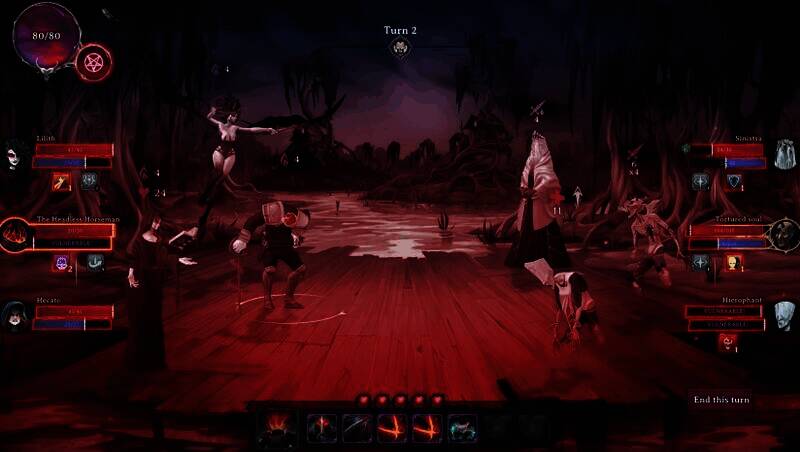The width and height of the screenshot is (800, 452).
Task: Target the Hierophant portrait
Action: pos(783,316)
